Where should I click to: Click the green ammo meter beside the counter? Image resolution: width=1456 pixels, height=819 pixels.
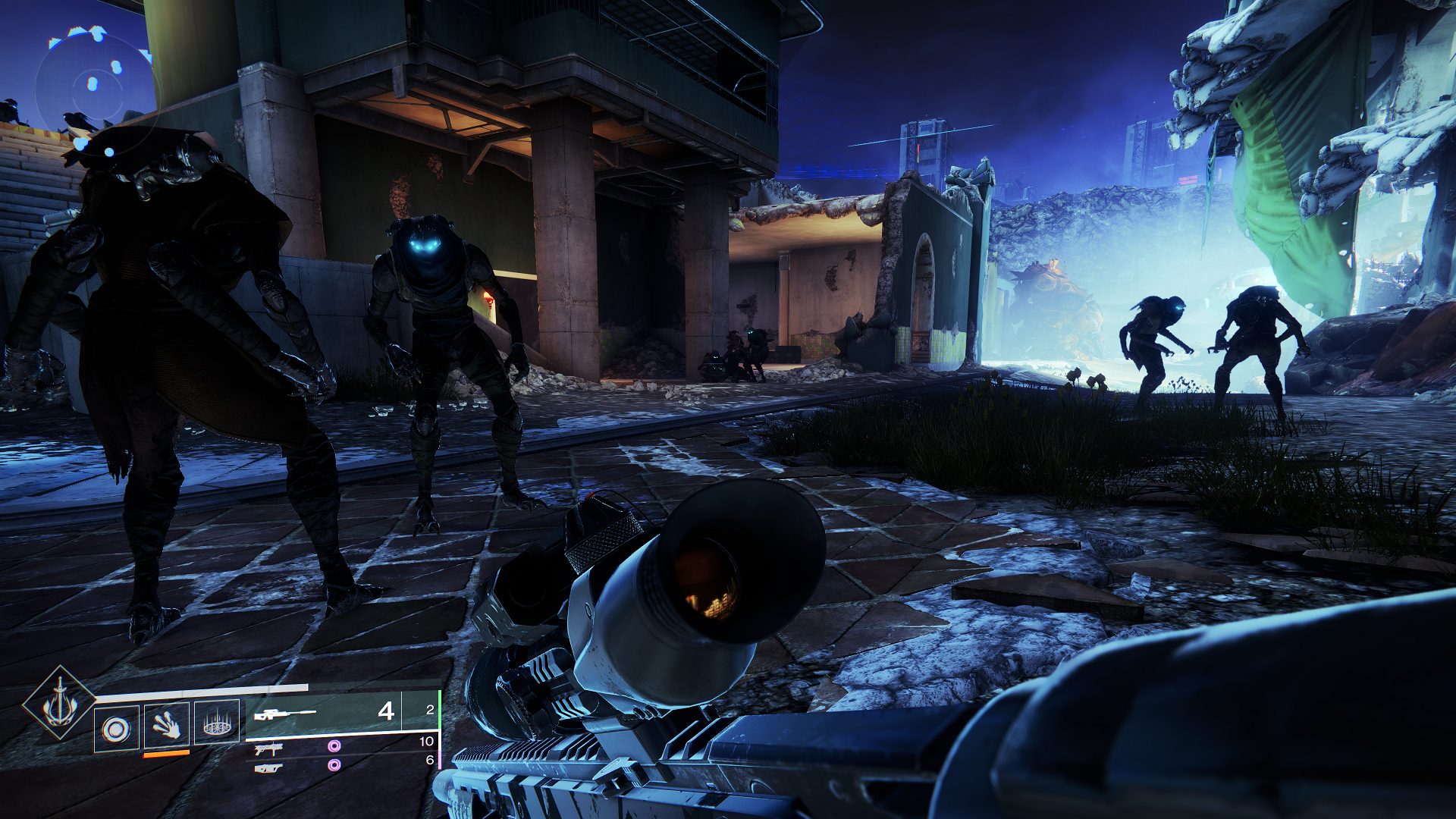(440, 711)
